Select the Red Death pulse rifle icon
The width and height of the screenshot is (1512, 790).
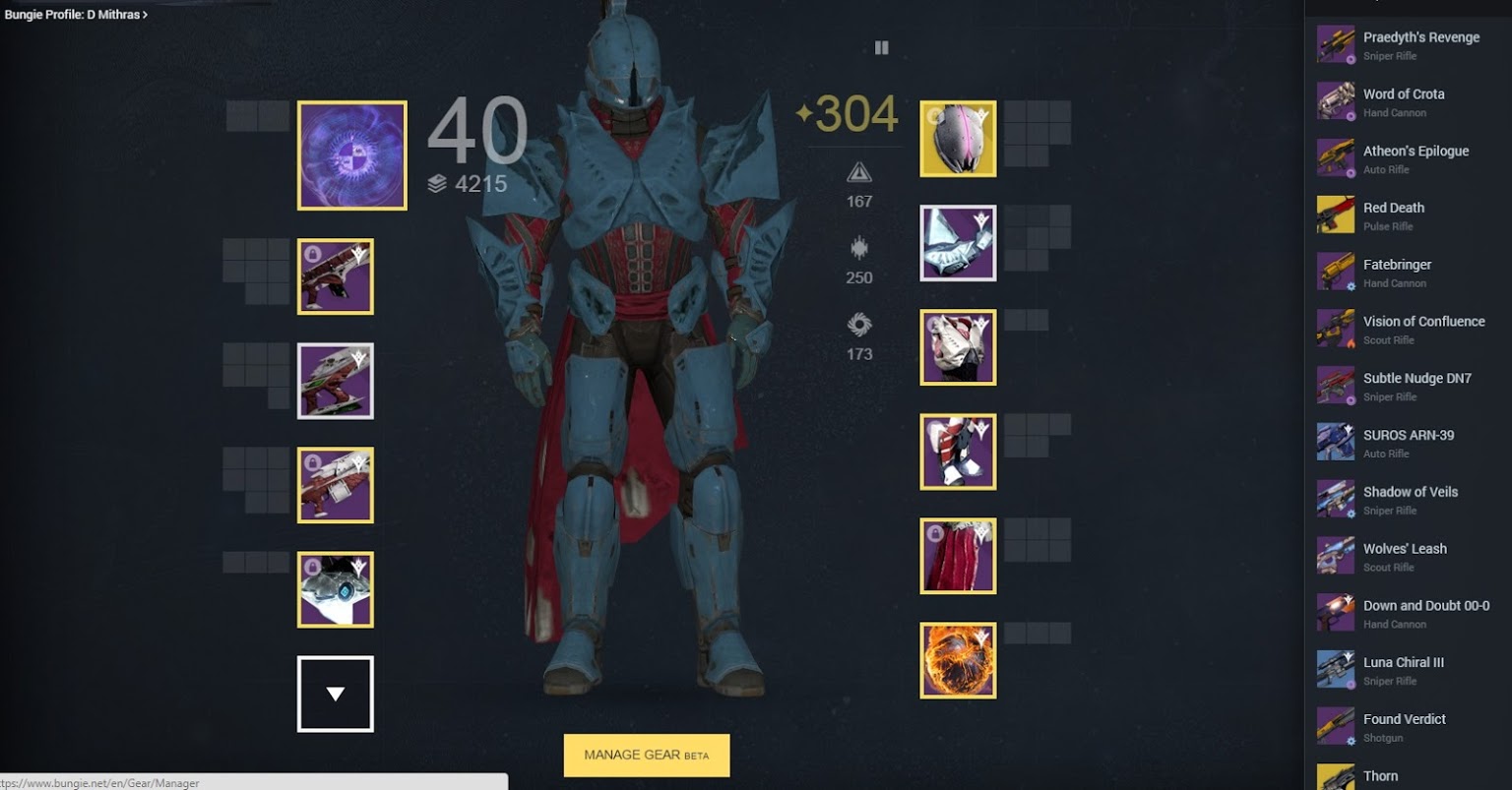[x=1335, y=214]
